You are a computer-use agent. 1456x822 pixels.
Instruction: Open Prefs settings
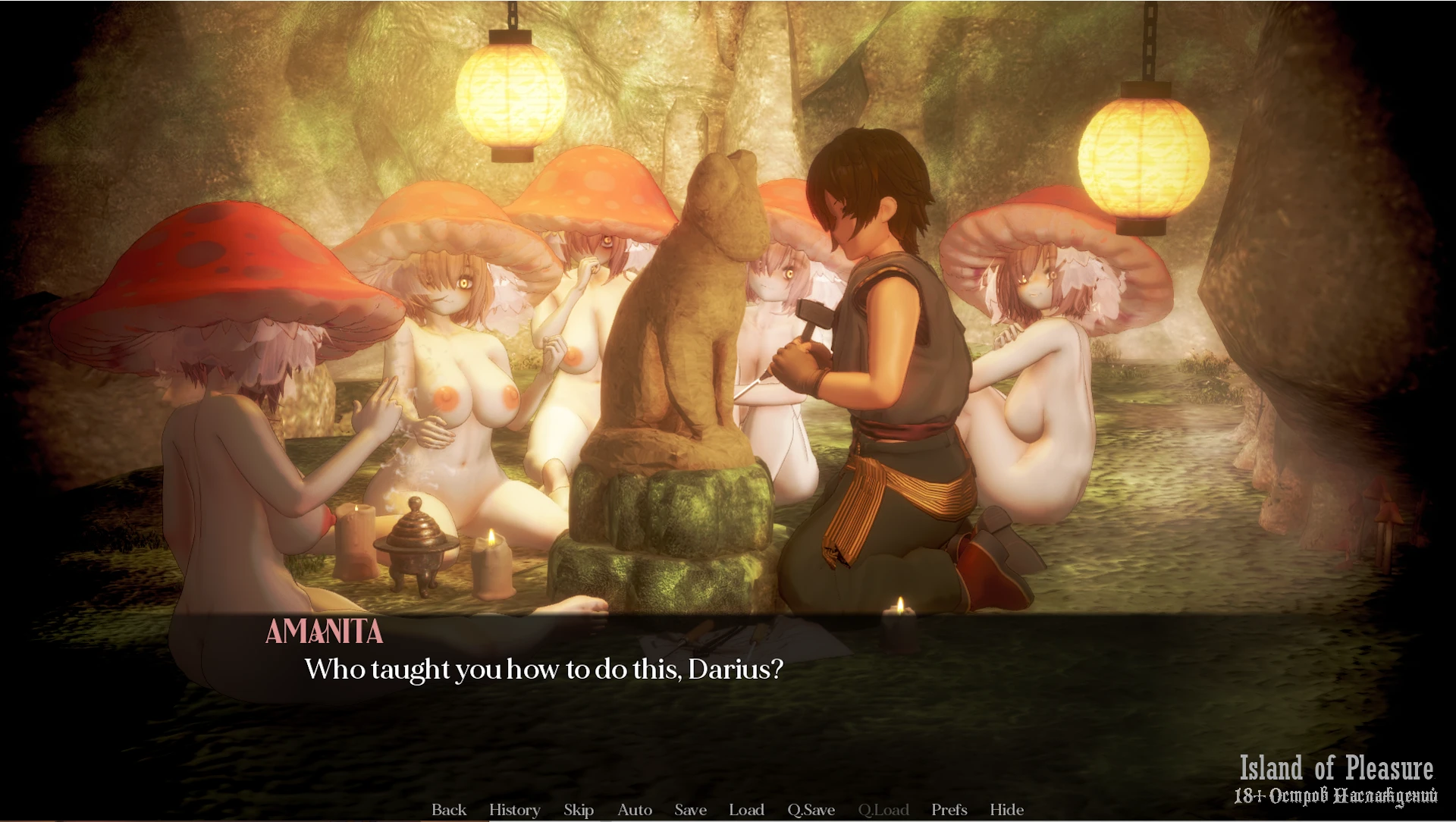tap(949, 810)
